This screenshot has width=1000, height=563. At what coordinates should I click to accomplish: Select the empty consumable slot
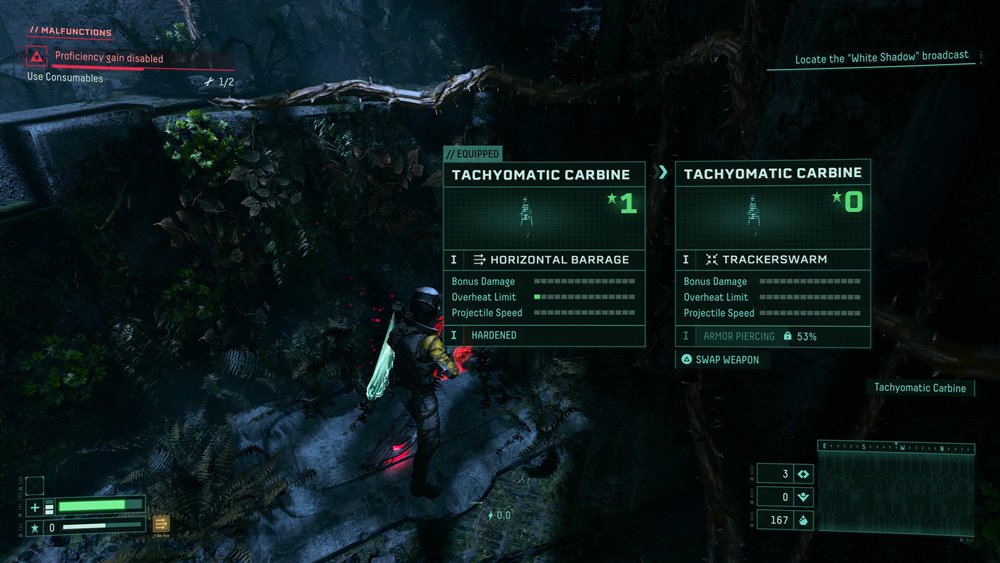coord(35,486)
